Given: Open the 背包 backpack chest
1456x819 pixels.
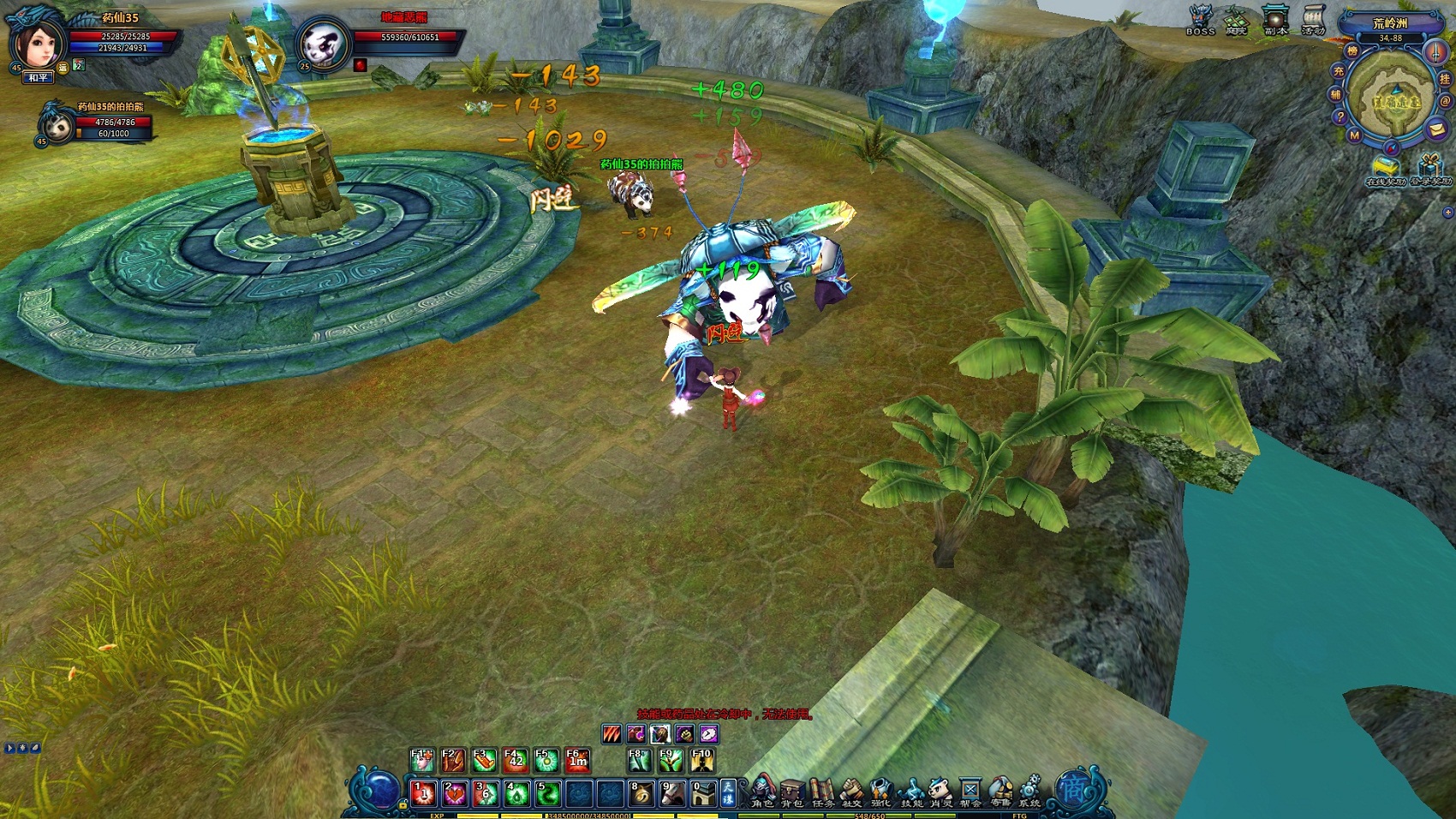Looking at the screenshot, I should tap(792, 792).
